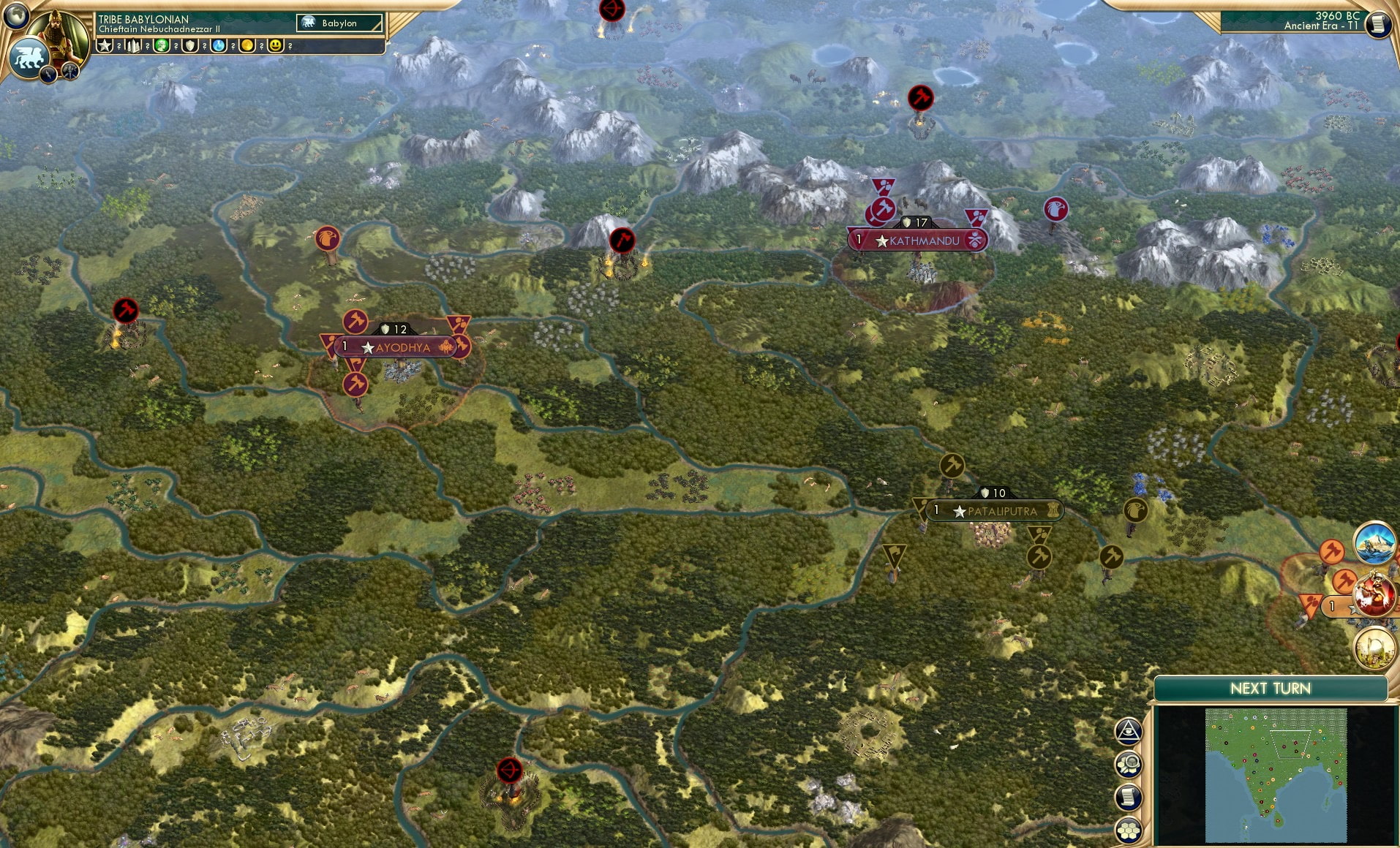Toggle strategic view with the eye icon
Viewport: 1400px width, 848px height.
click(x=1128, y=731)
